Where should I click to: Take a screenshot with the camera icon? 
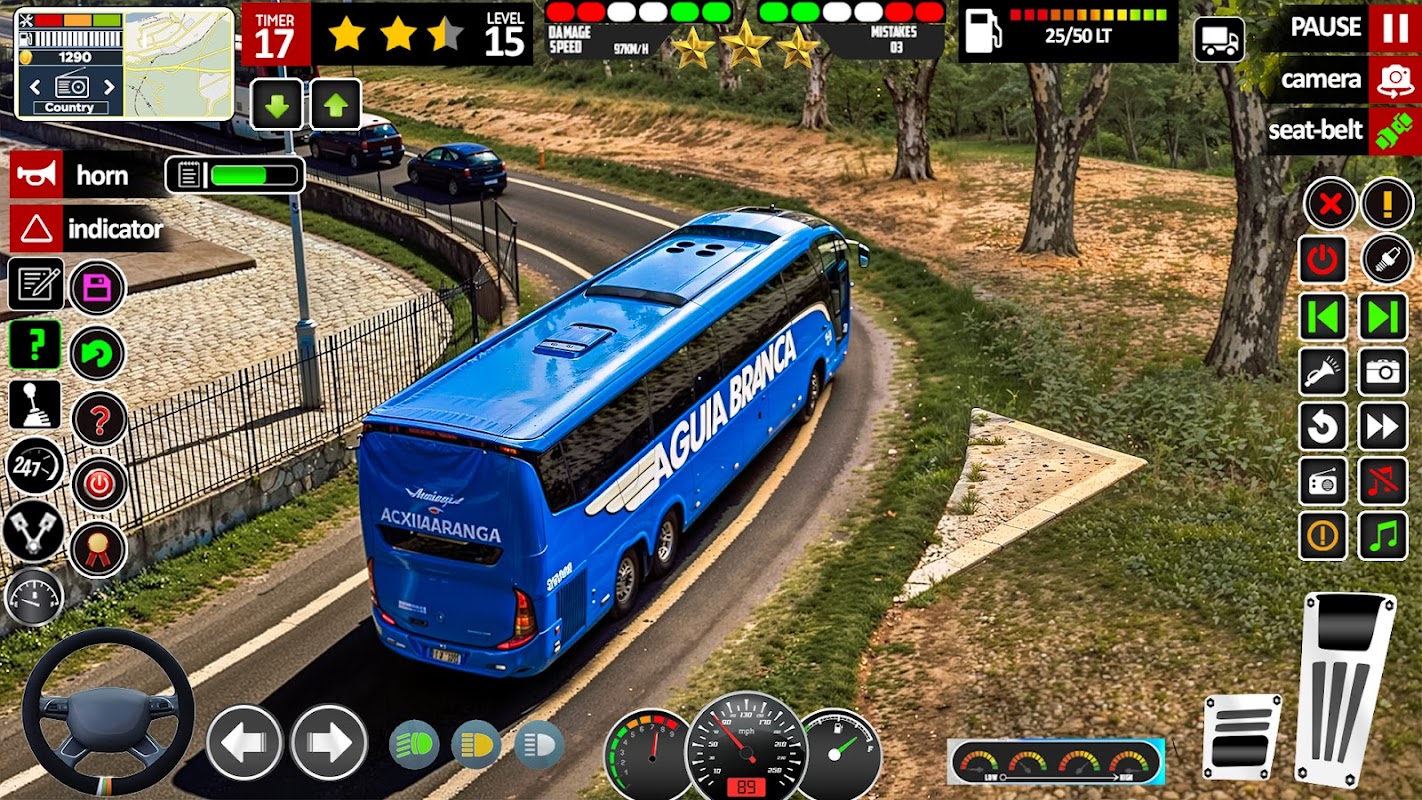[1383, 372]
